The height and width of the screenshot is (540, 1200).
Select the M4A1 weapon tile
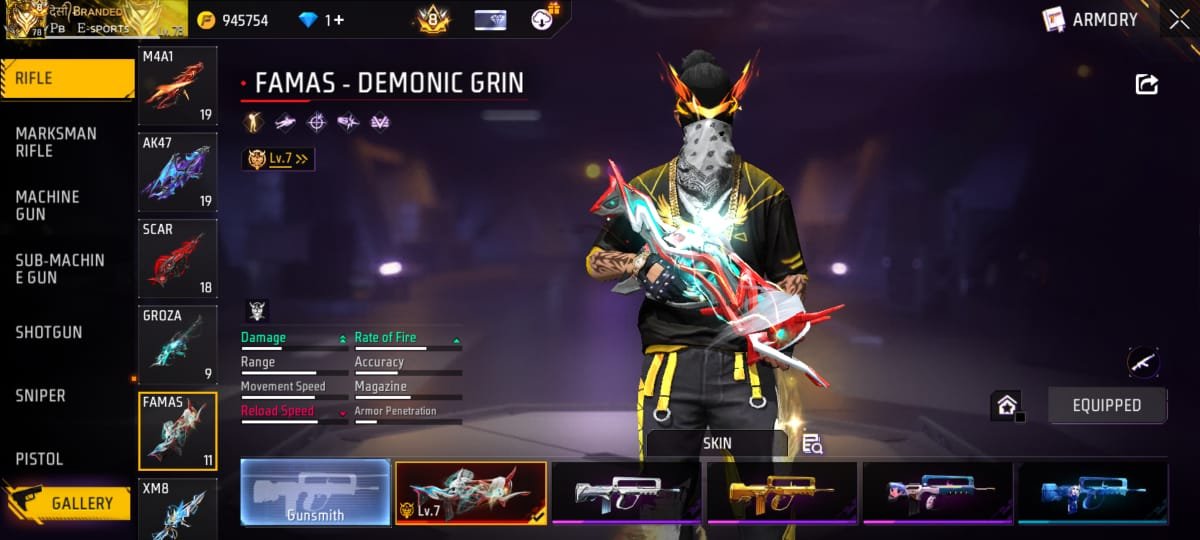pos(177,86)
